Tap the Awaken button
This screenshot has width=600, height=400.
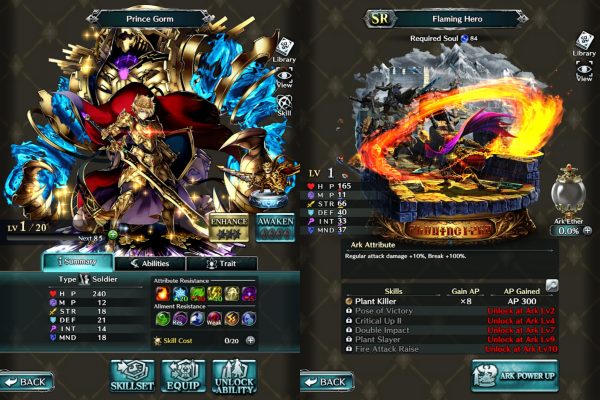click(275, 223)
